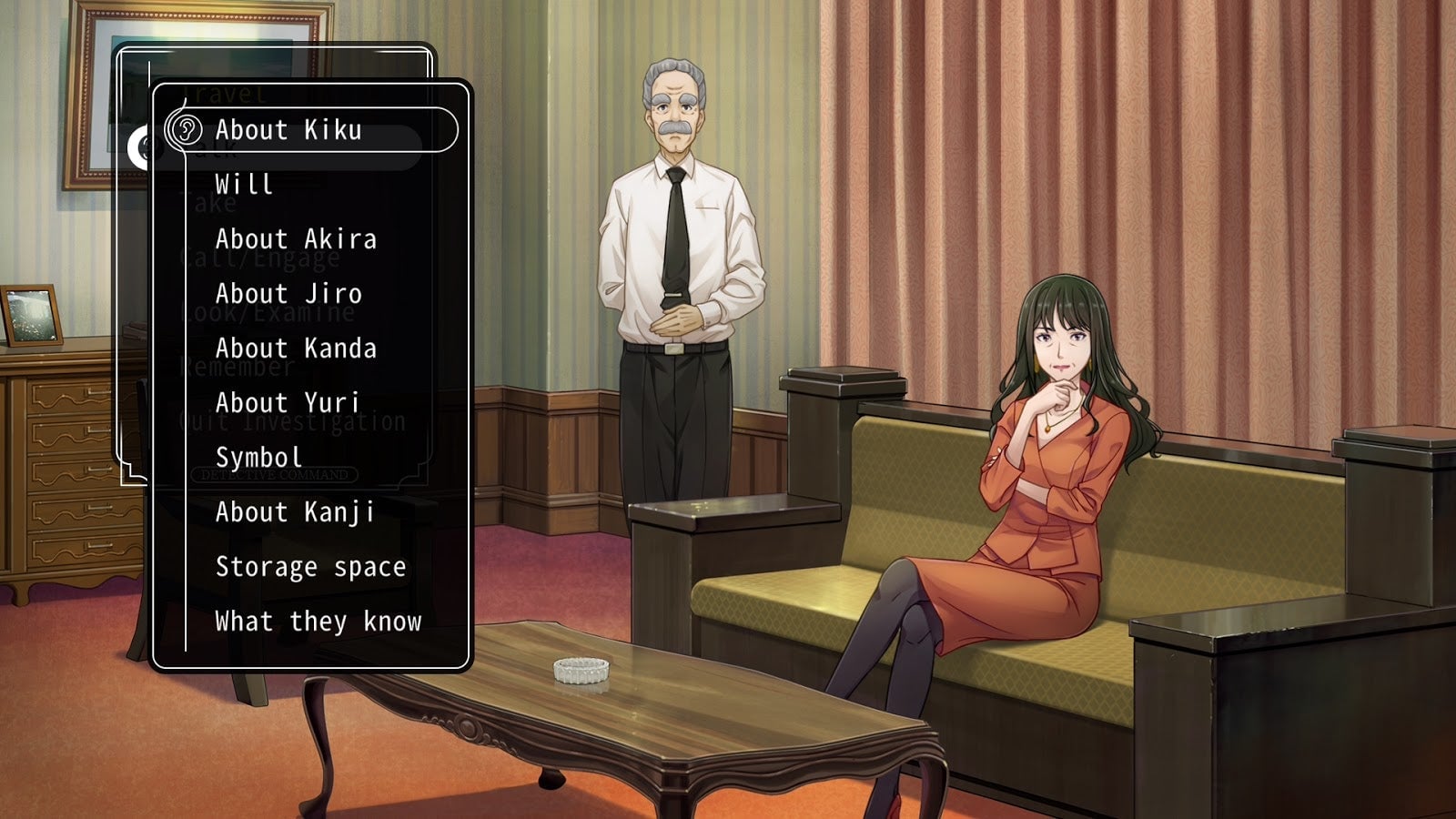Select the Symbol topic
The height and width of the screenshot is (819, 1456).
[x=258, y=458]
